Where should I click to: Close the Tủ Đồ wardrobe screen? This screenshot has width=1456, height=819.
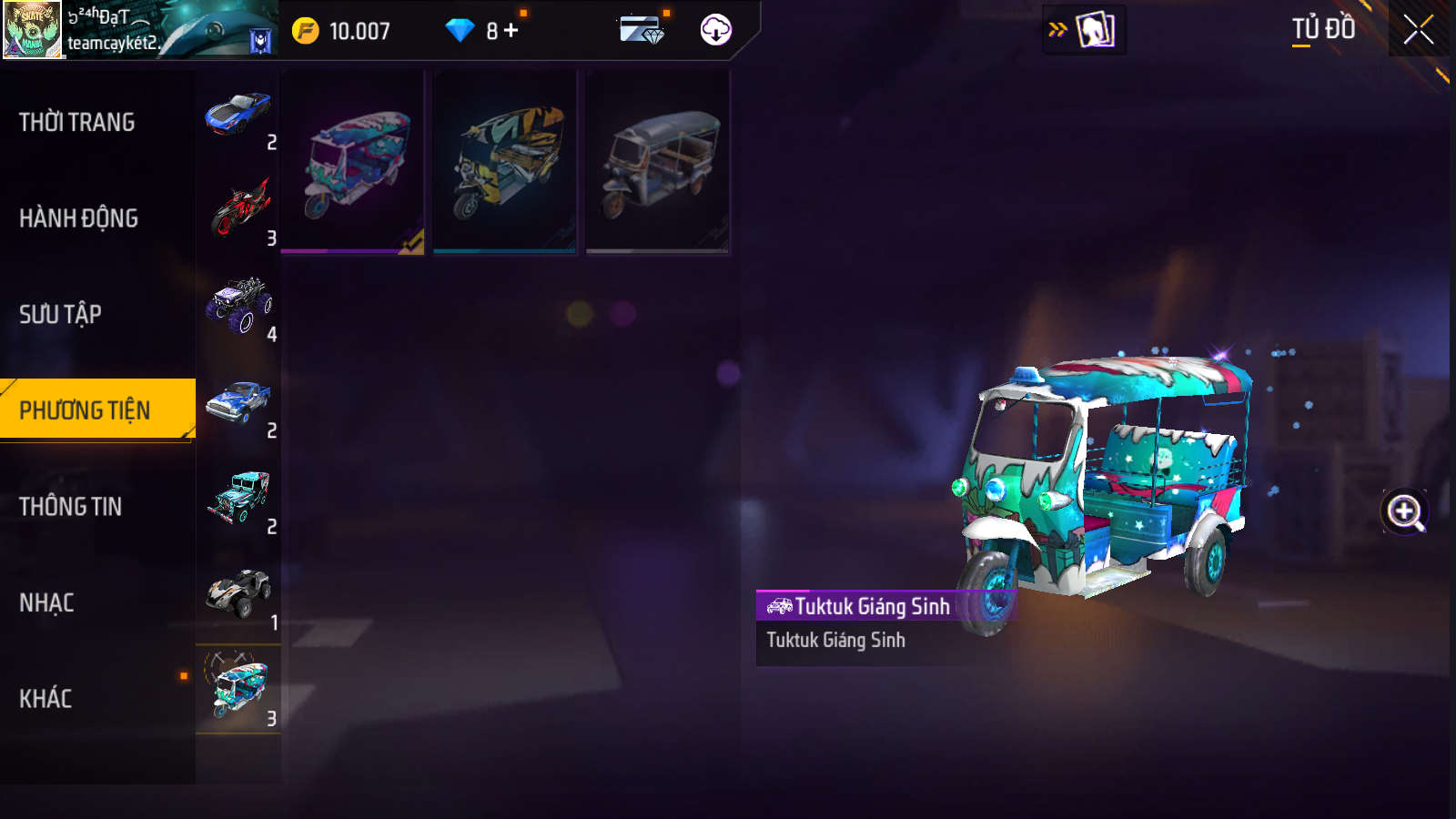pos(1418,30)
